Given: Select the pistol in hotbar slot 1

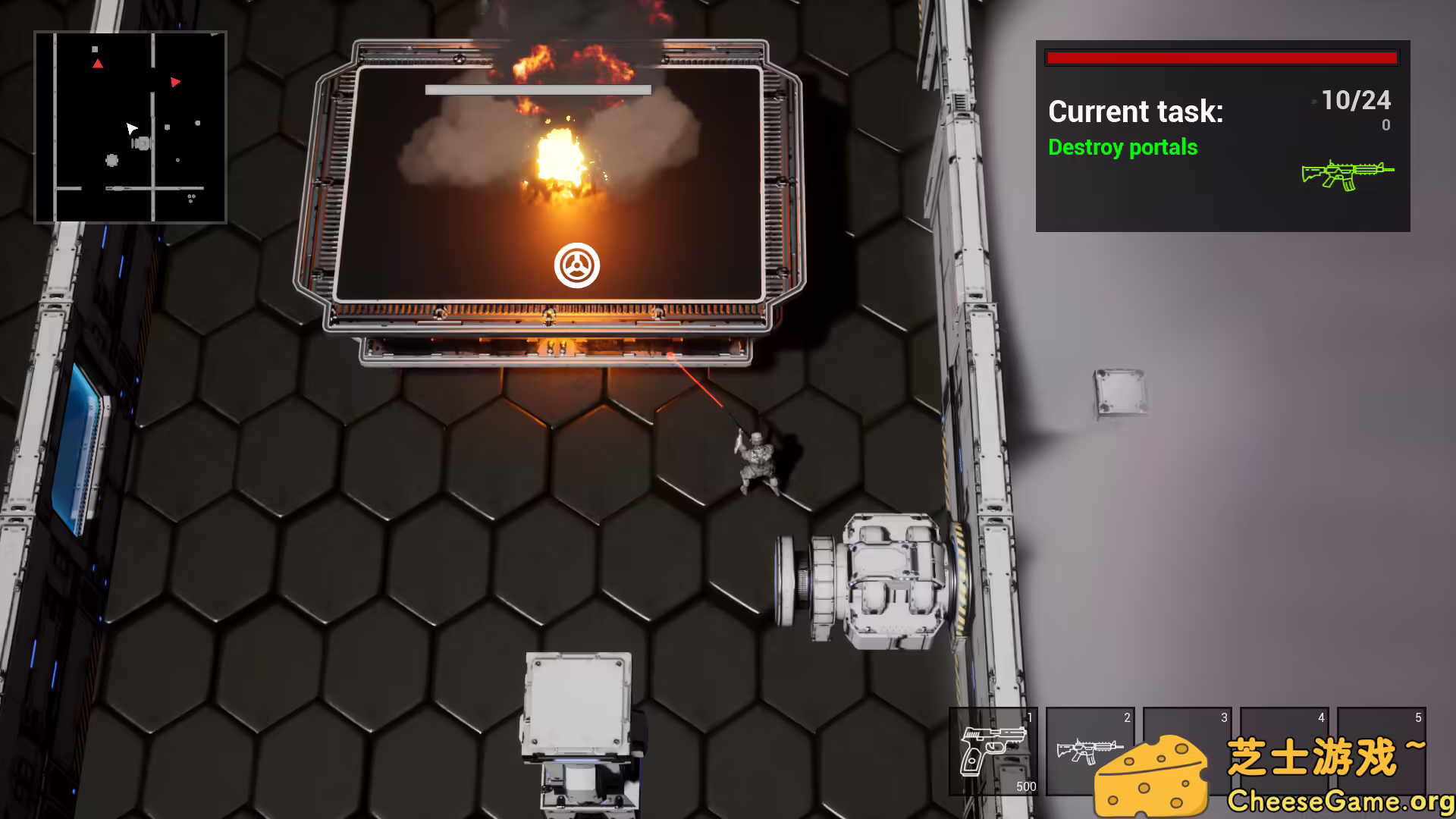Looking at the screenshot, I should 993,751.
